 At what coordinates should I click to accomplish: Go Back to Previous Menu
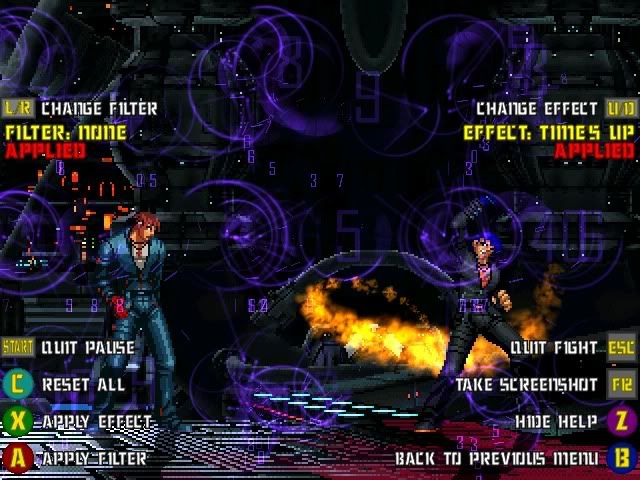tap(497, 459)
